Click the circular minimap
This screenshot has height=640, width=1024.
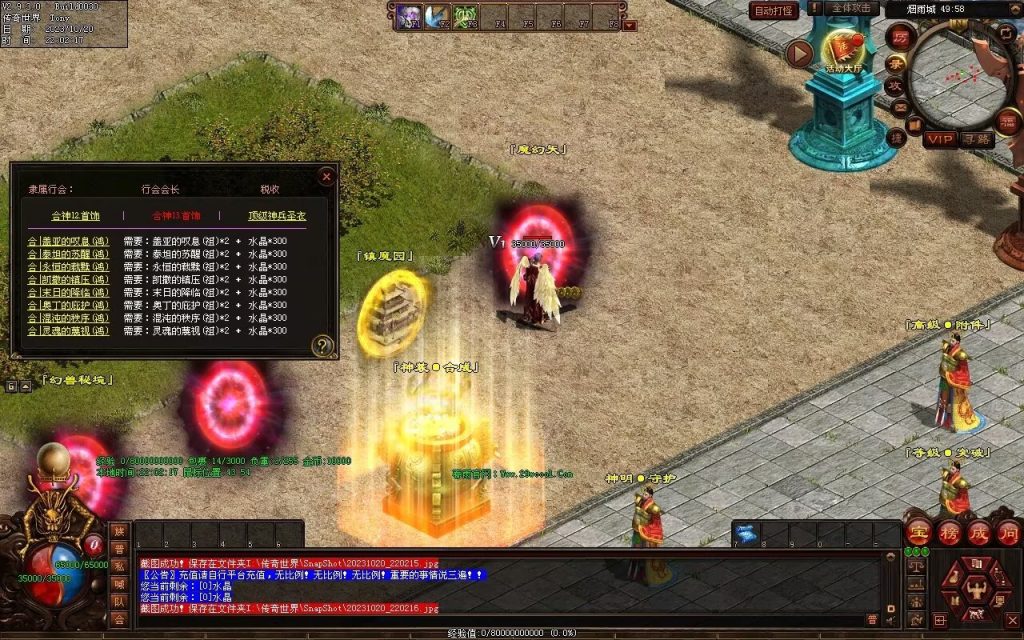(960, 75)
